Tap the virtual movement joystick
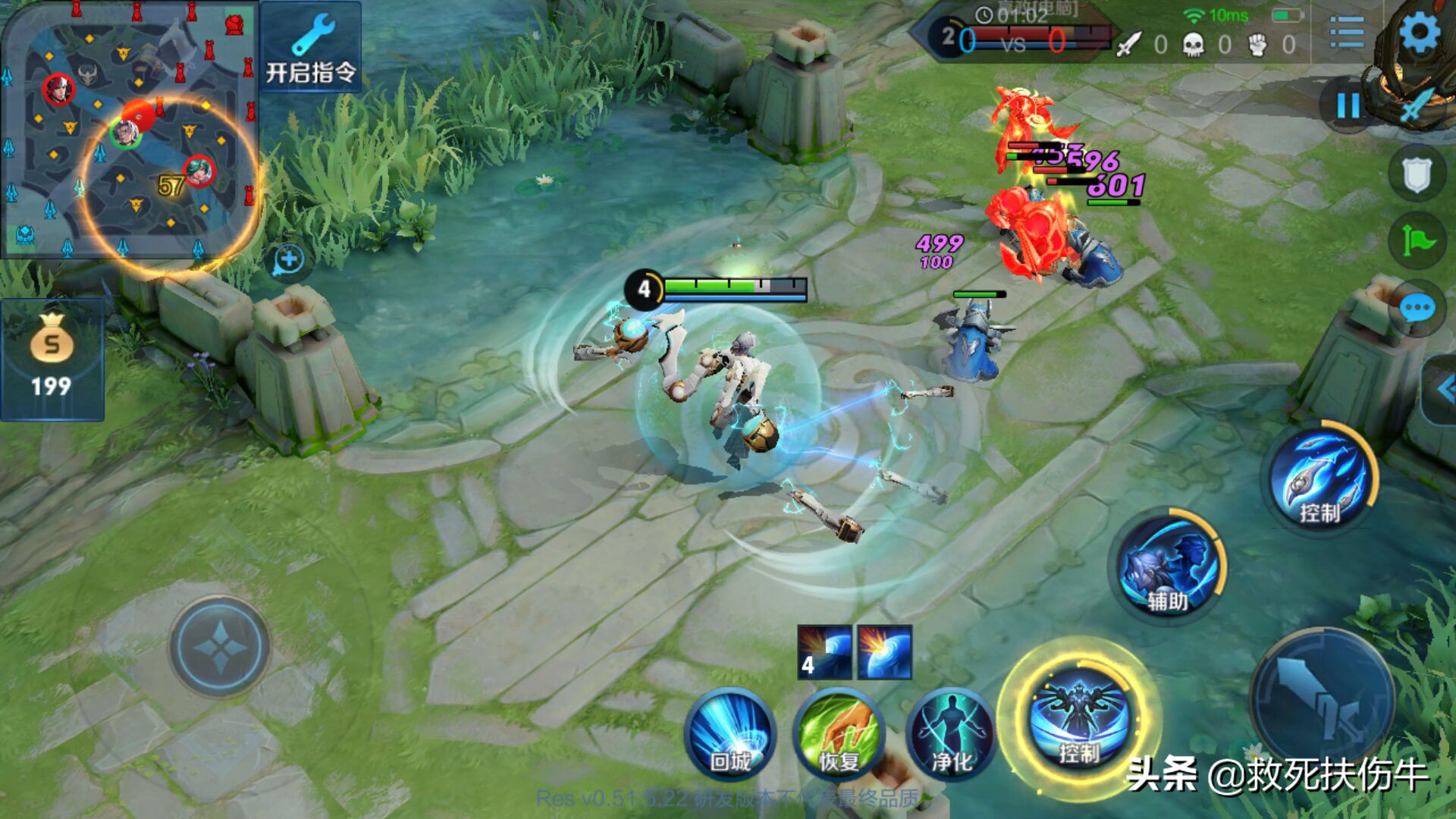 [220, 647]
